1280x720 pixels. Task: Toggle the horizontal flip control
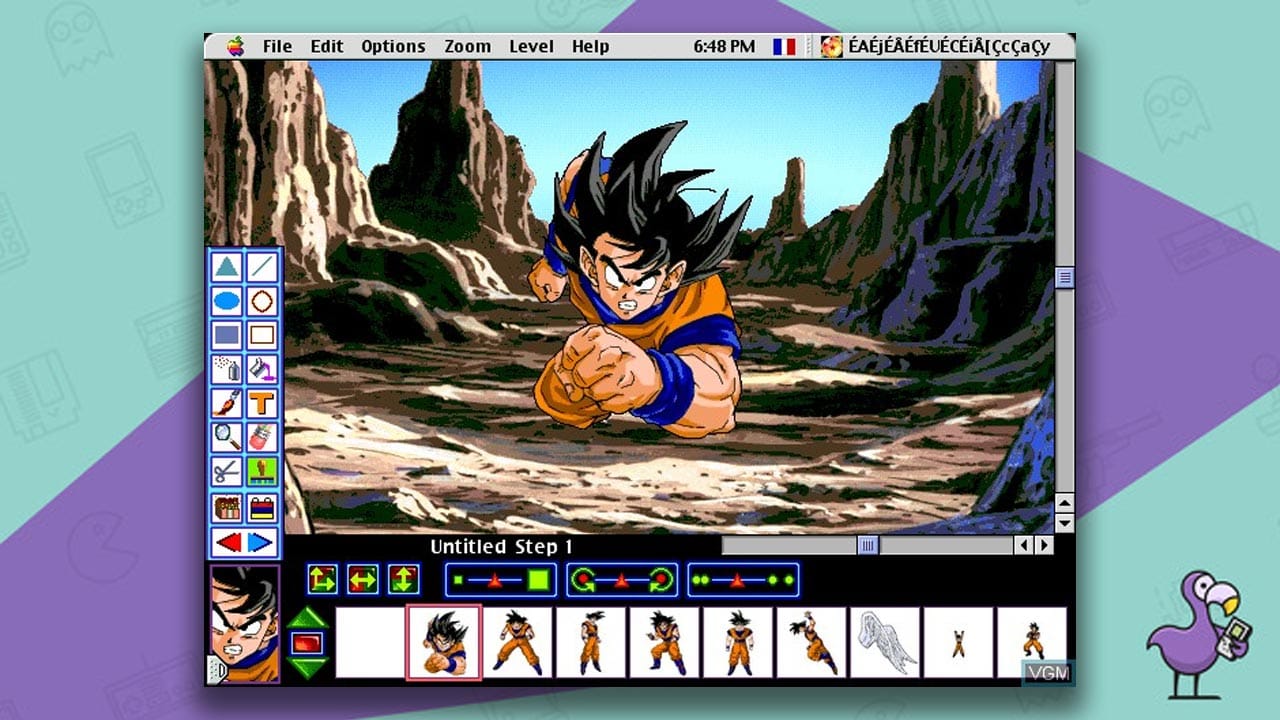(x=361, y=579)
